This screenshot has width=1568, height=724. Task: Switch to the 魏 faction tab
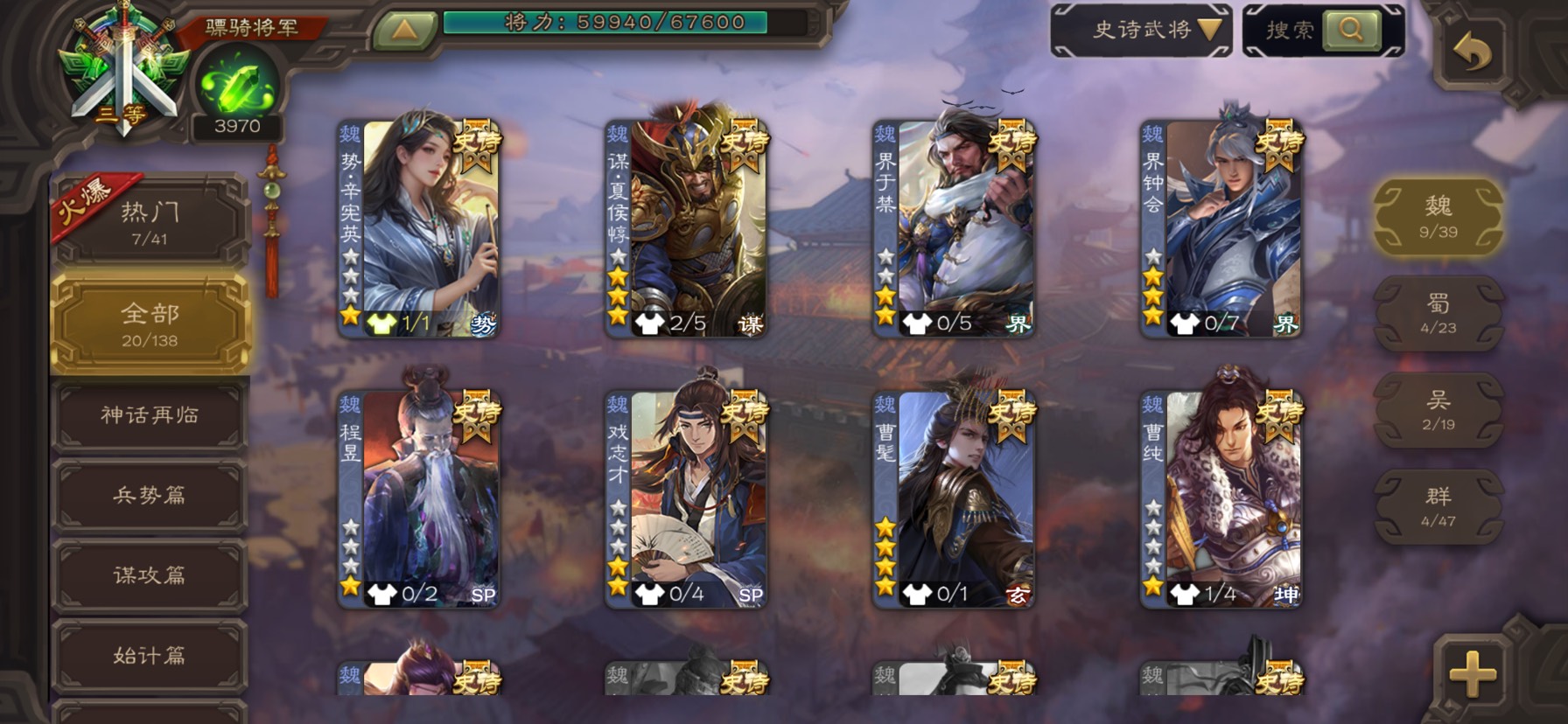click(1438, 216)
